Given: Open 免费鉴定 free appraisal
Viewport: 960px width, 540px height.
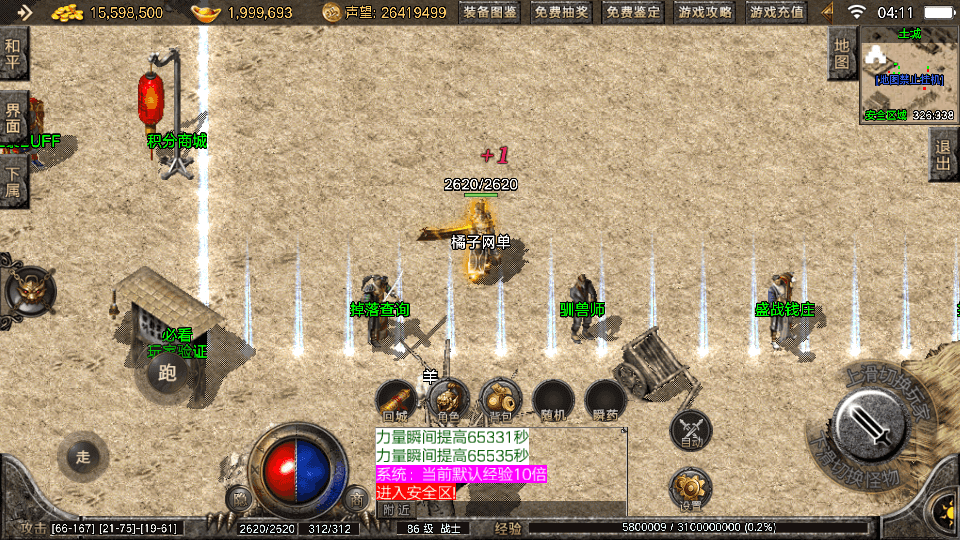Looking at the screenshot, I should (x=633, y=13).
